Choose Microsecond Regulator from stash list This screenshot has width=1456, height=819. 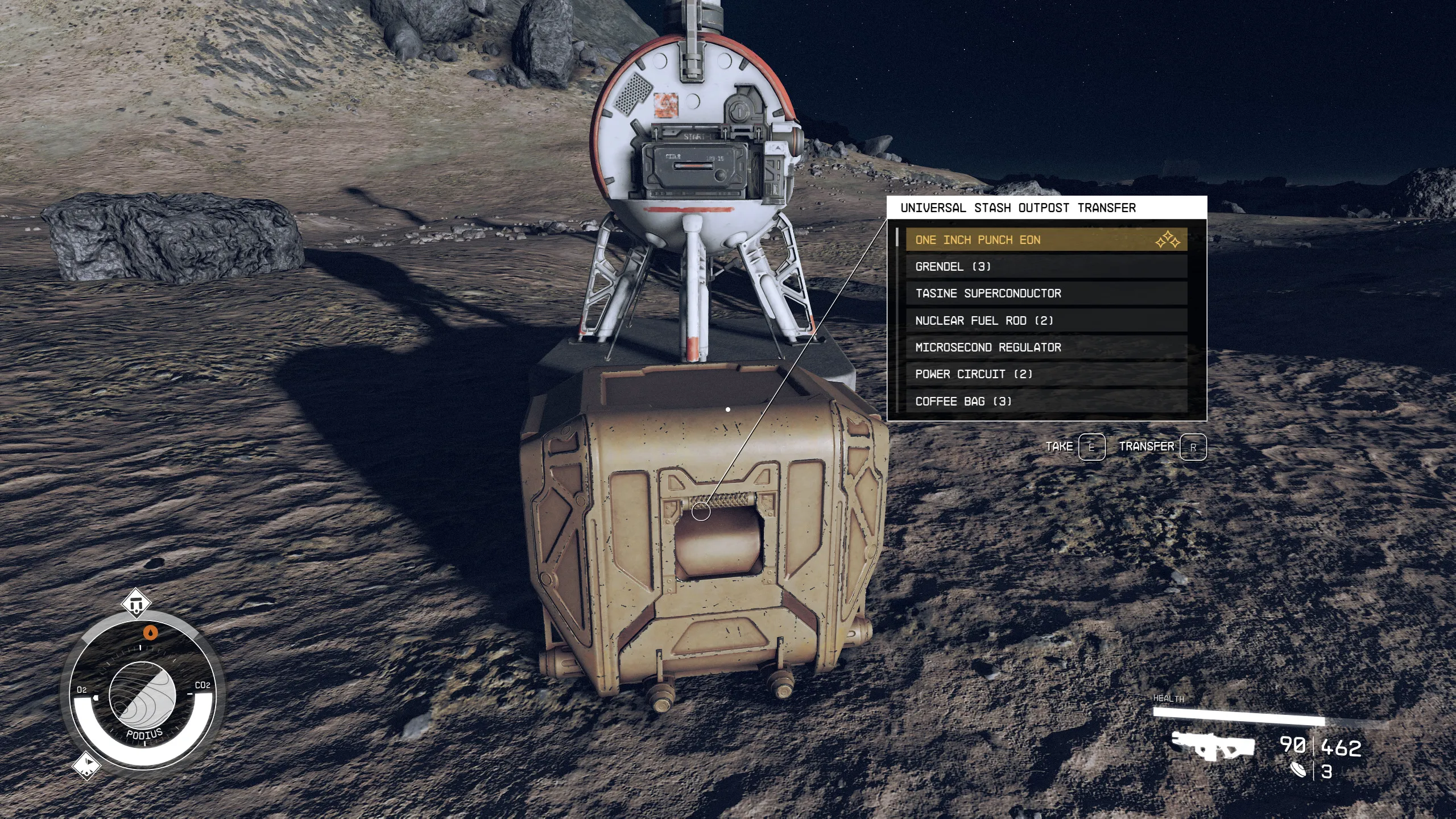tap(1045, 348)
